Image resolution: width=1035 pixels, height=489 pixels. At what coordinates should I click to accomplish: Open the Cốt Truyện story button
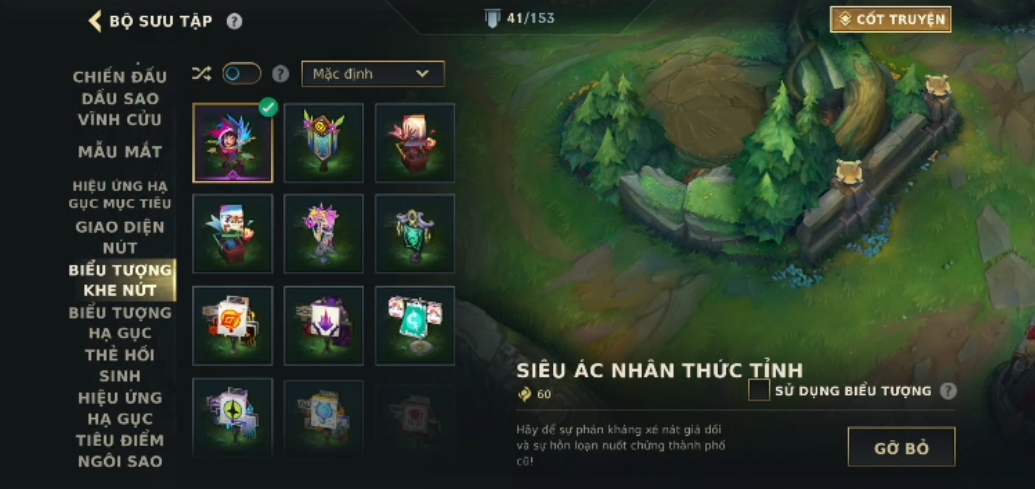pos(890,19)
